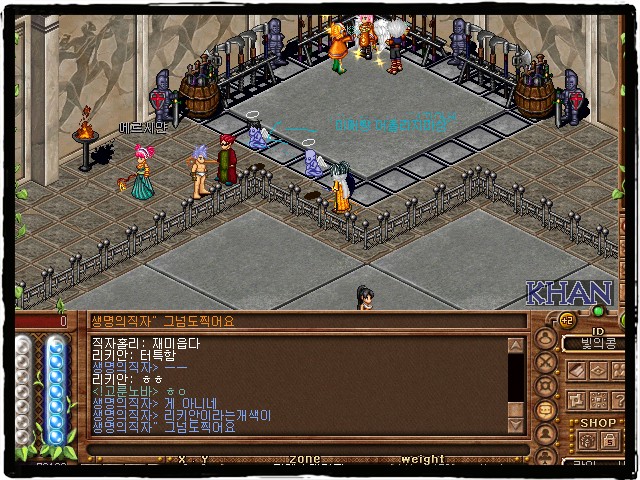Activate the shield emblem round button

tap(546, 386)
